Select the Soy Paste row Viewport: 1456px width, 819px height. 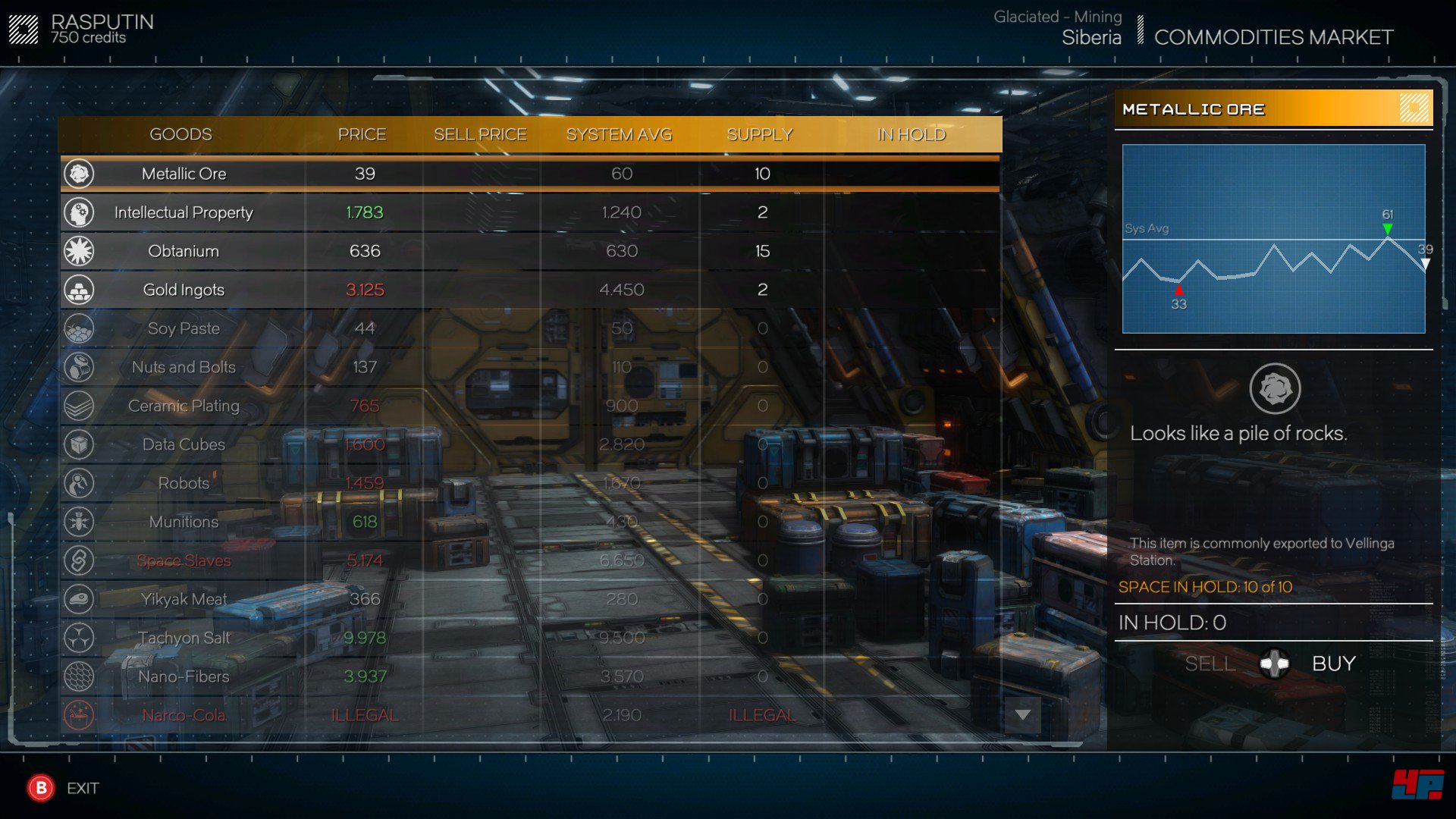[184, 328]
